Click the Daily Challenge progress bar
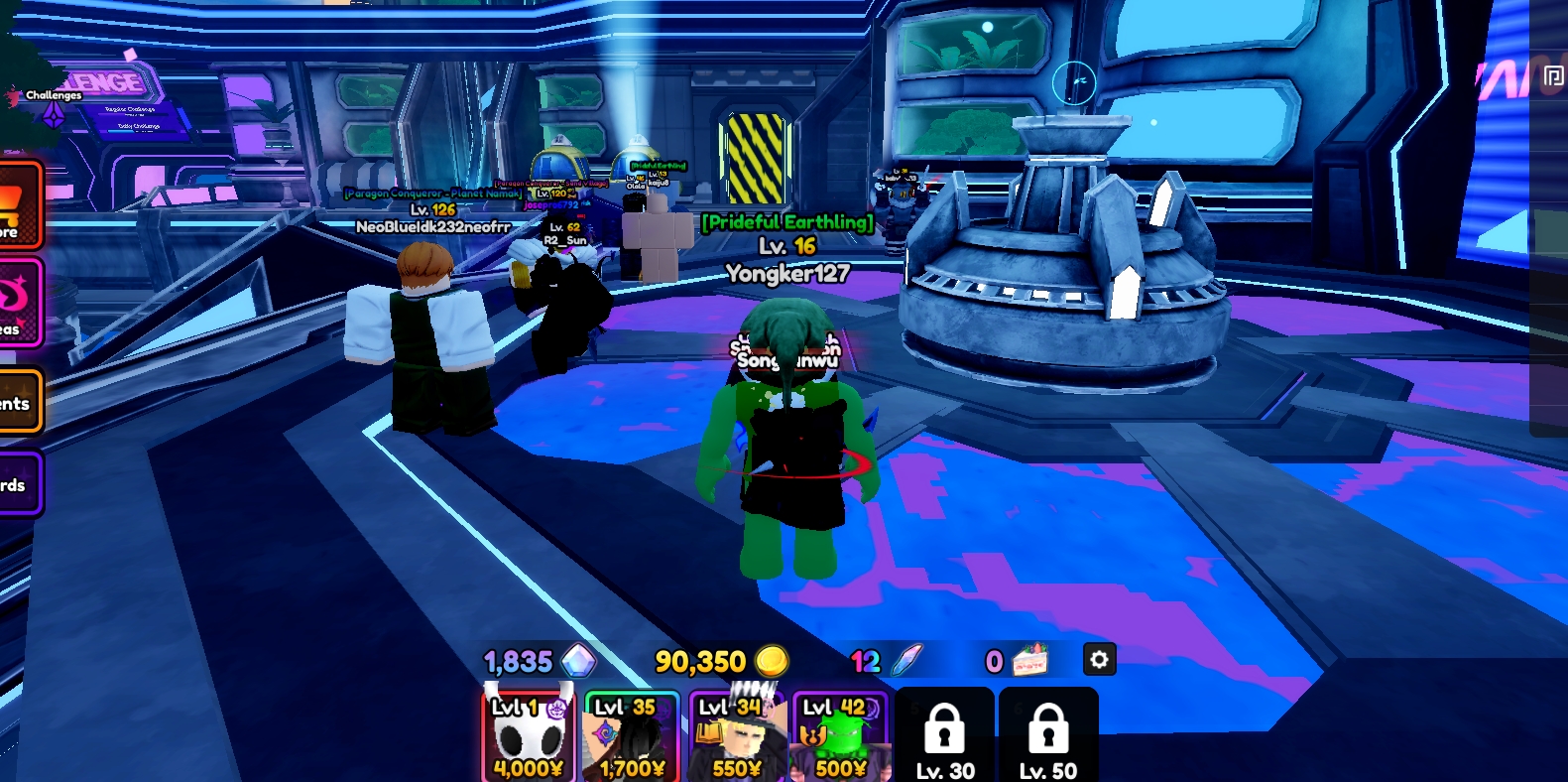Screen dimensions: 1568x782 (x=139, y=132)
